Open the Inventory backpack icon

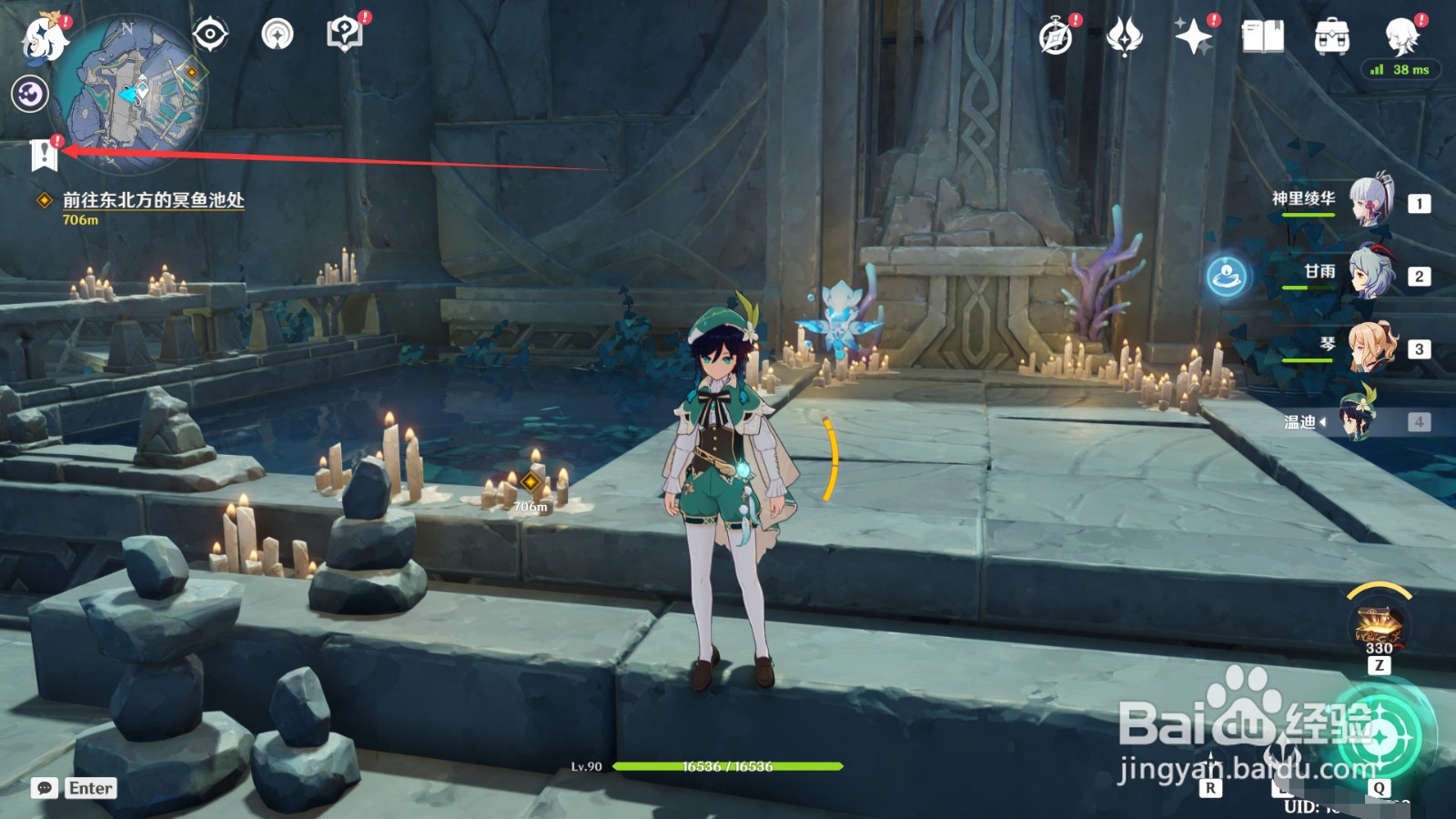1331,37
